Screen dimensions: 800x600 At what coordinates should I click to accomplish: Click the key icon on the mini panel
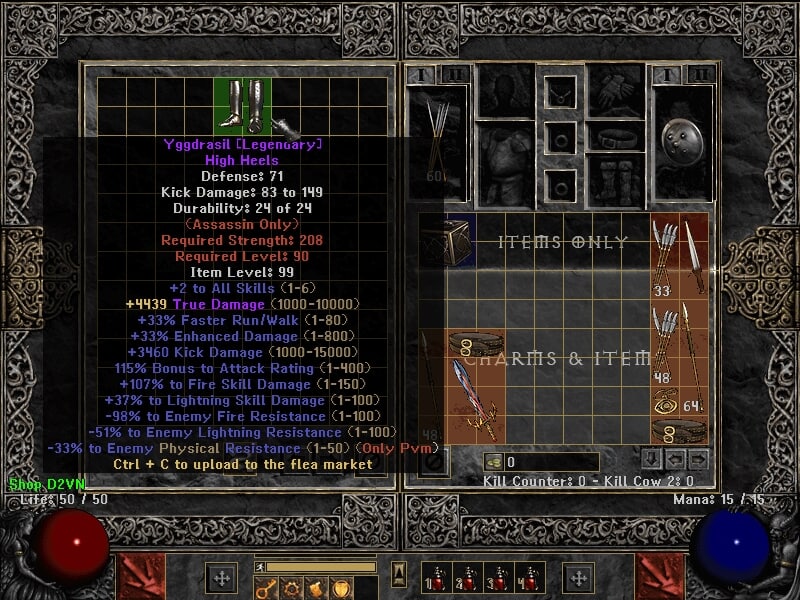[266, 588]
